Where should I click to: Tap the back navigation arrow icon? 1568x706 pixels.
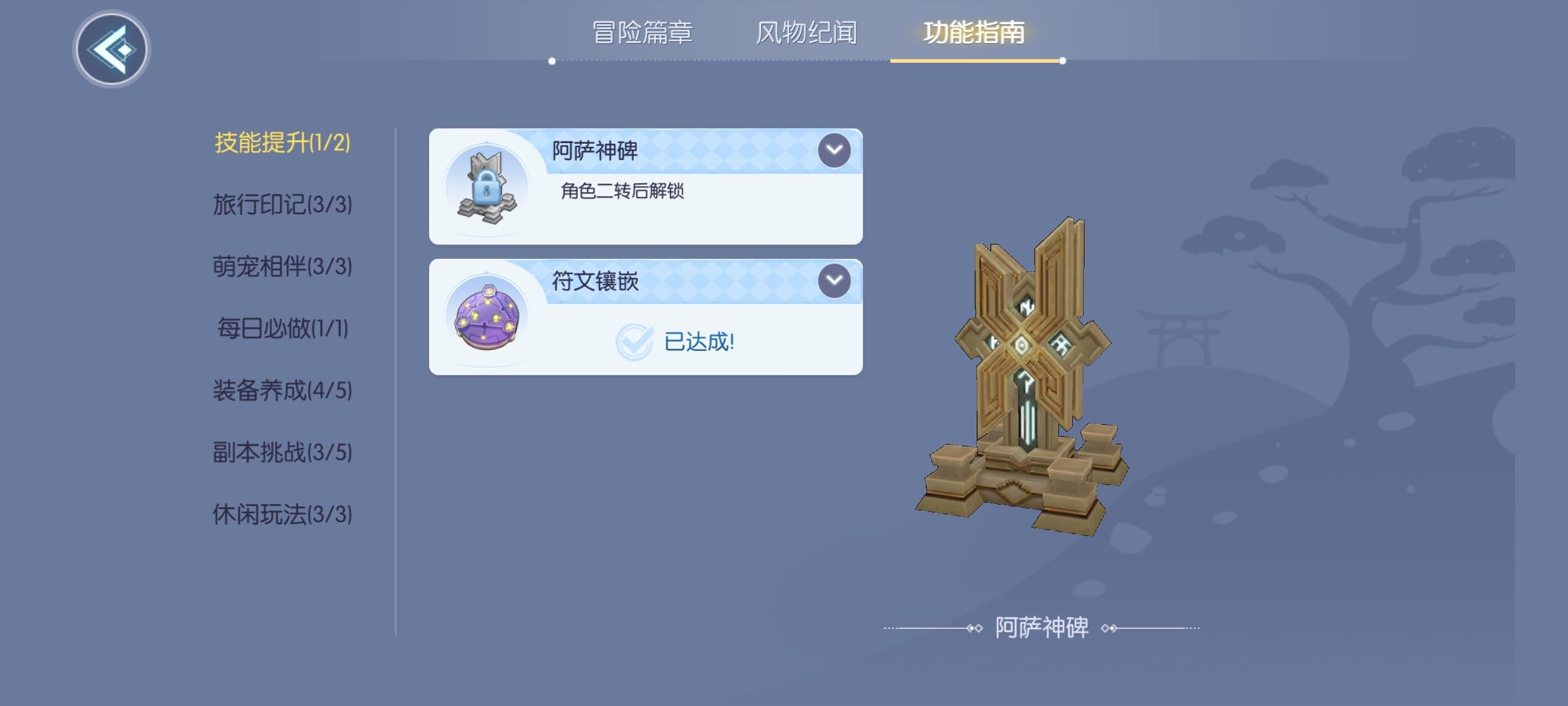110,47
